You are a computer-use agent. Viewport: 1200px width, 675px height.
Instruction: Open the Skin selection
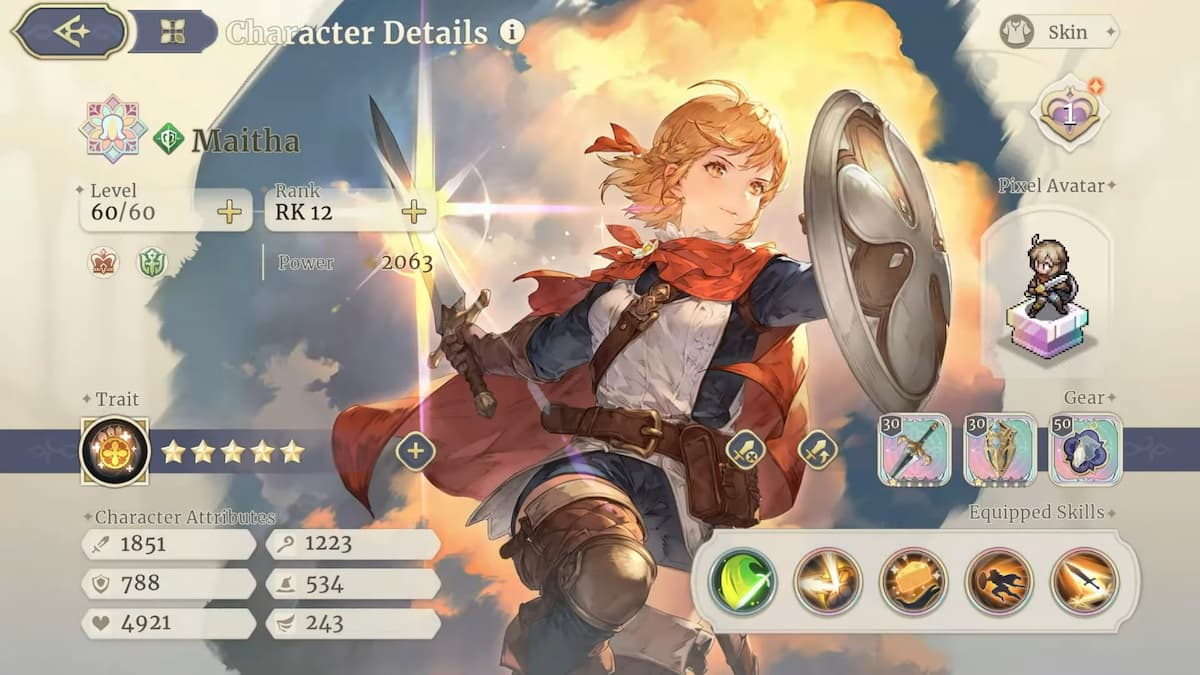(x=1056, y=32)
